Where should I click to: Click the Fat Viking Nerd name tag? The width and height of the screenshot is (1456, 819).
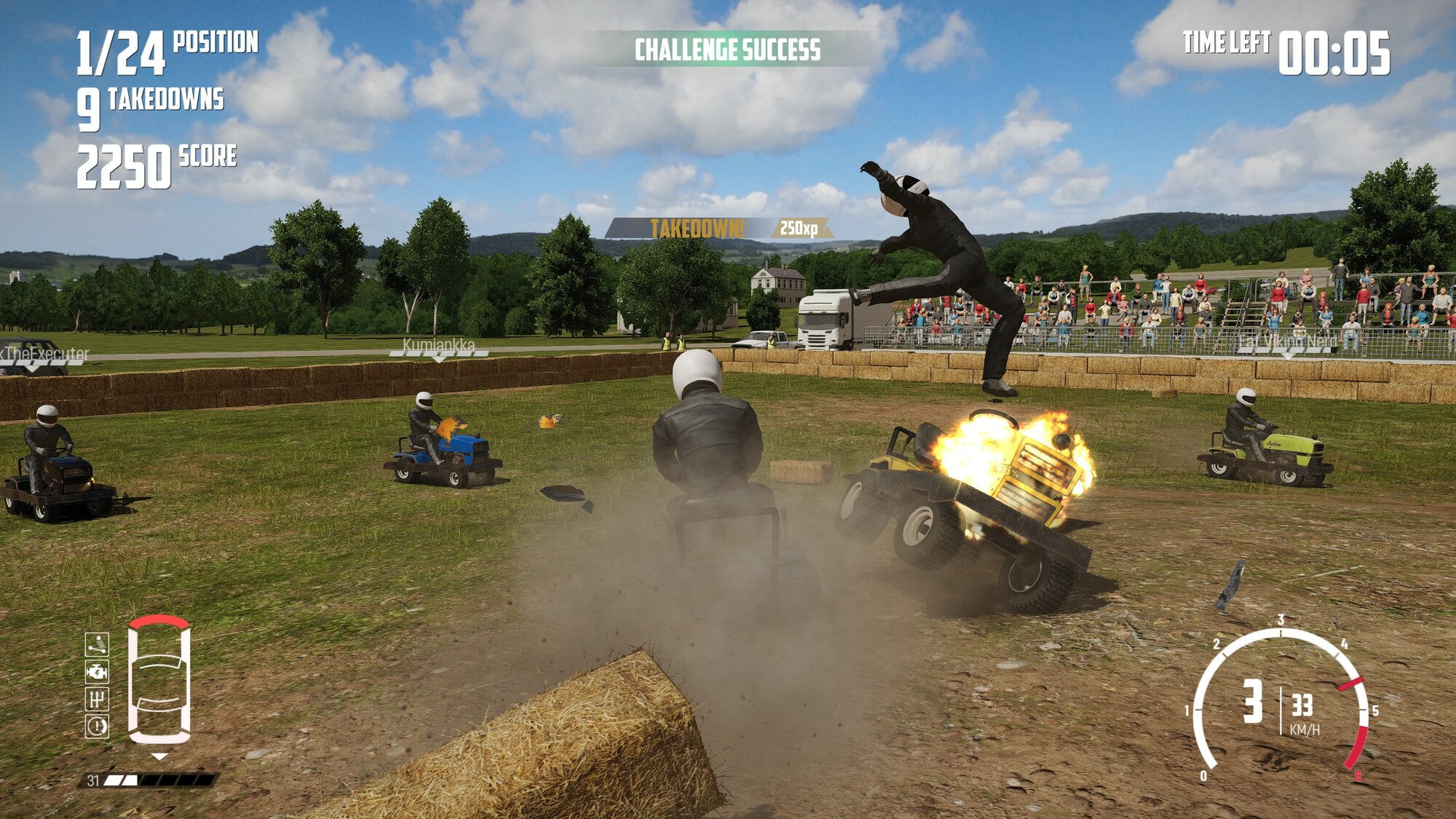[1288, 341]
